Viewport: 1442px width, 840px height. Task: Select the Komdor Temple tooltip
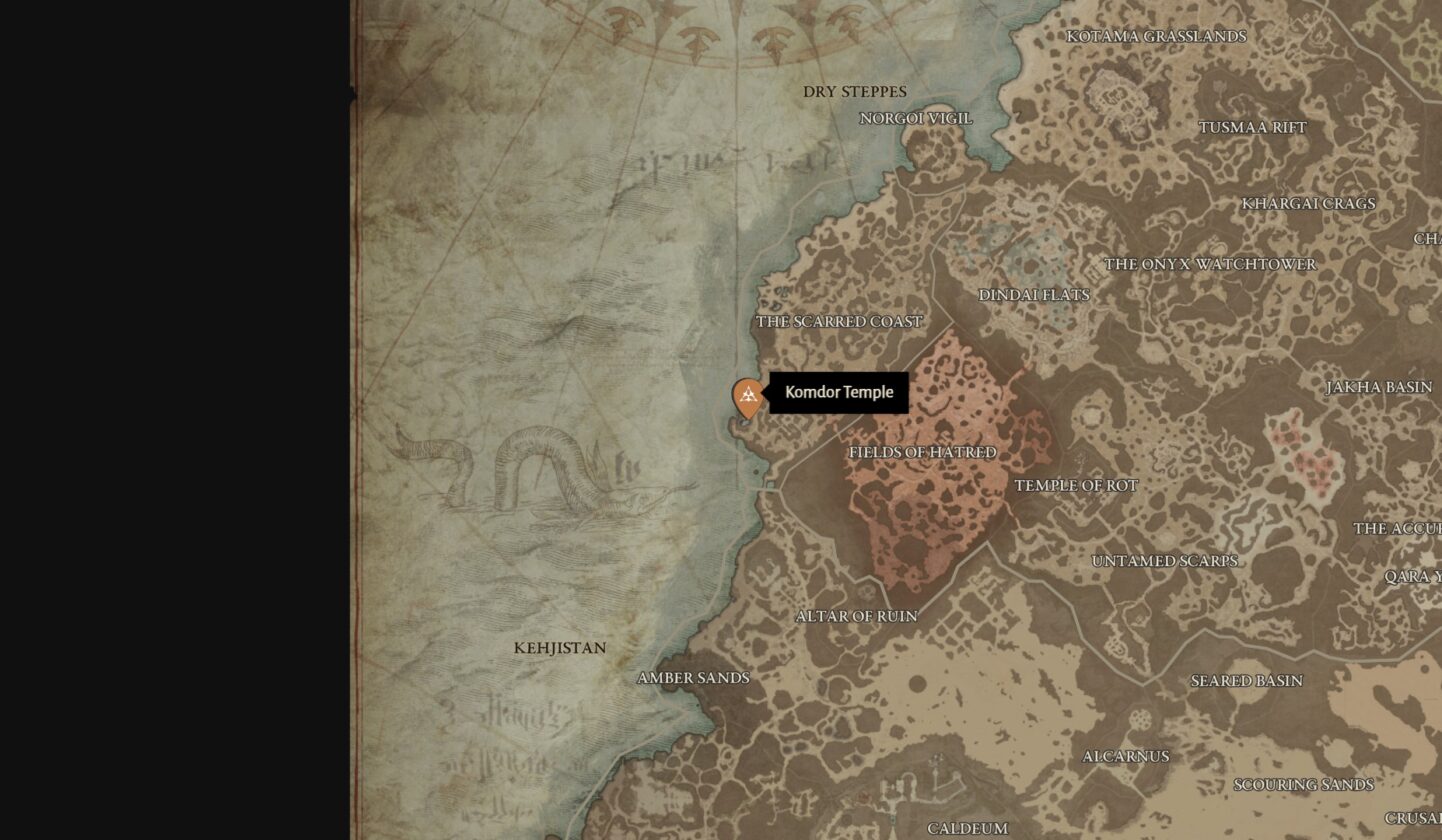coord(840,393)
